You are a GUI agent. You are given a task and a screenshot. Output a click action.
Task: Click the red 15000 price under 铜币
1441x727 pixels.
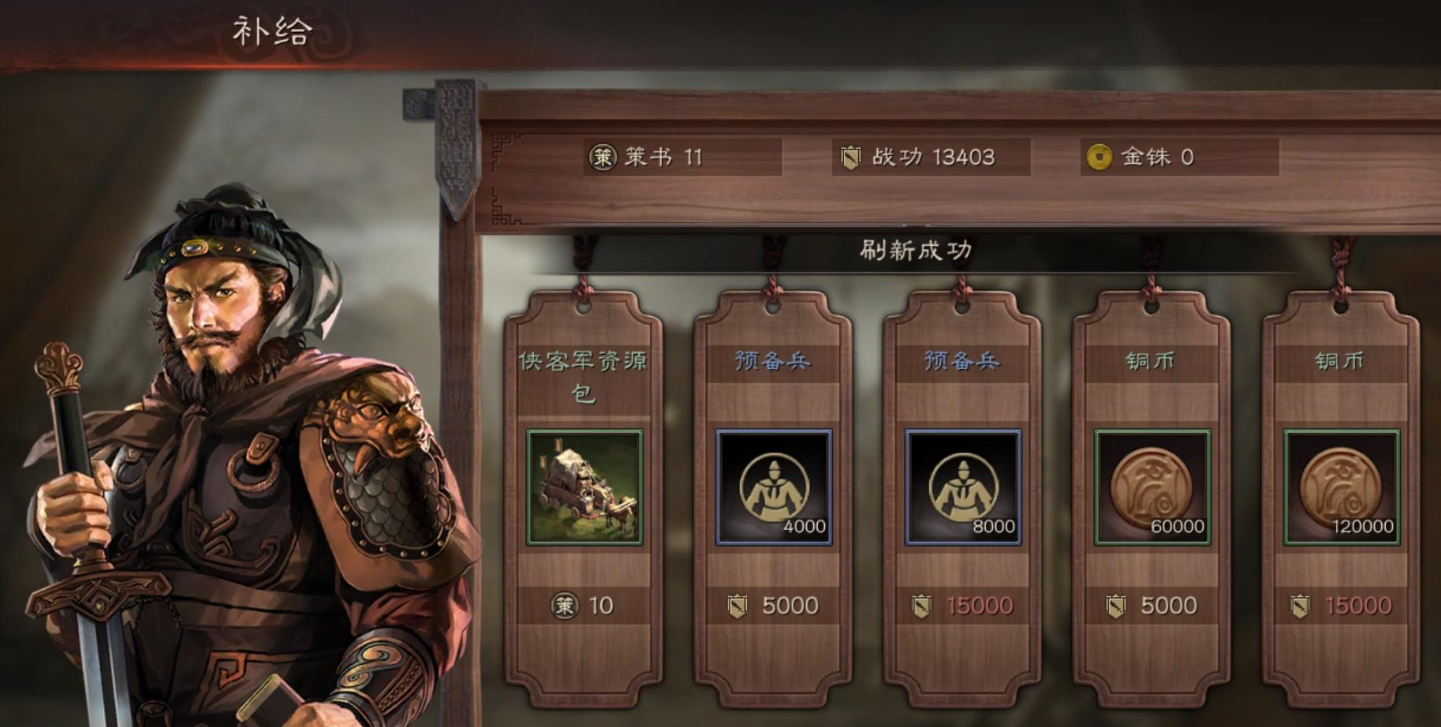1358,606
